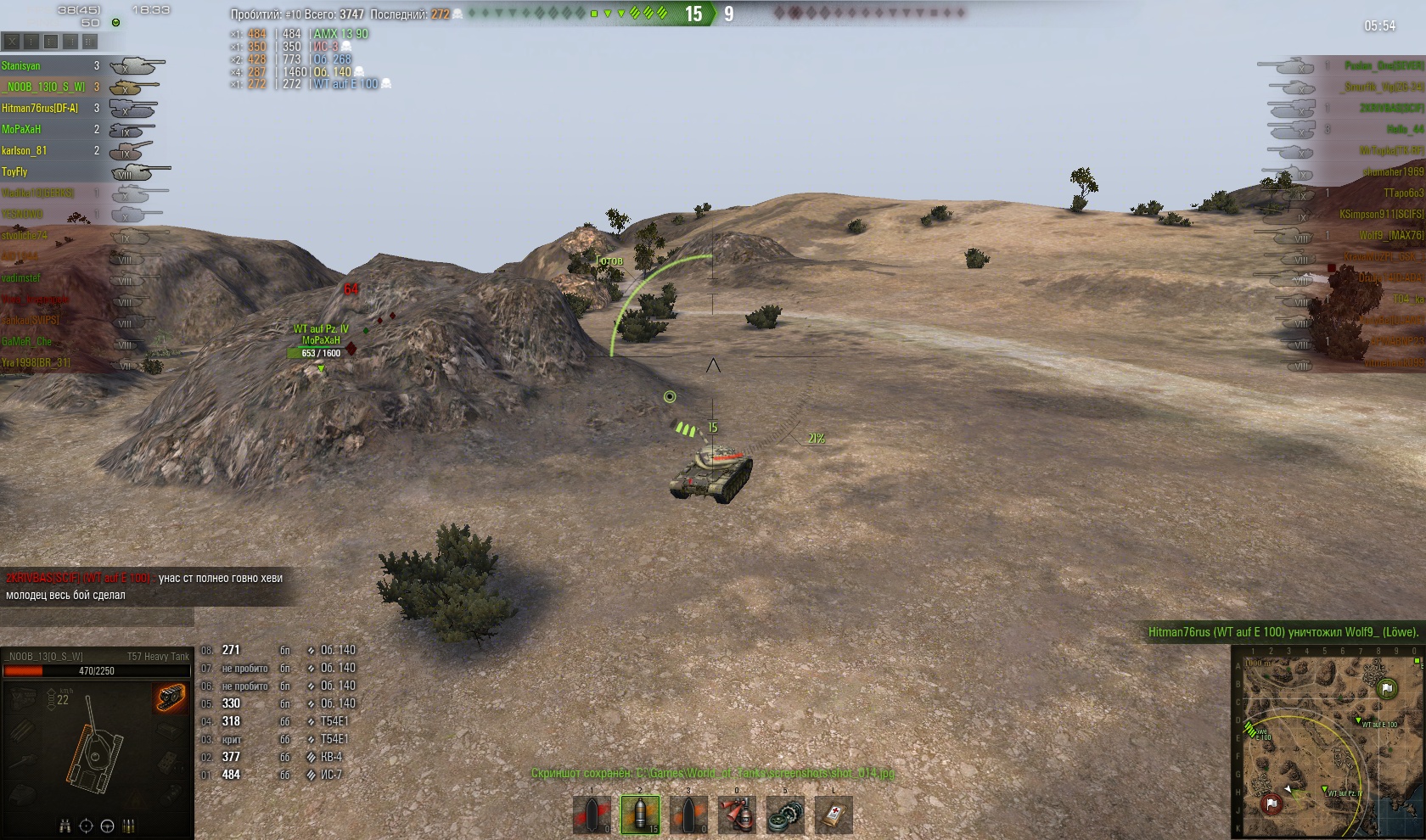
Task: Select player Stanisyan in team list
Action: 21,66
